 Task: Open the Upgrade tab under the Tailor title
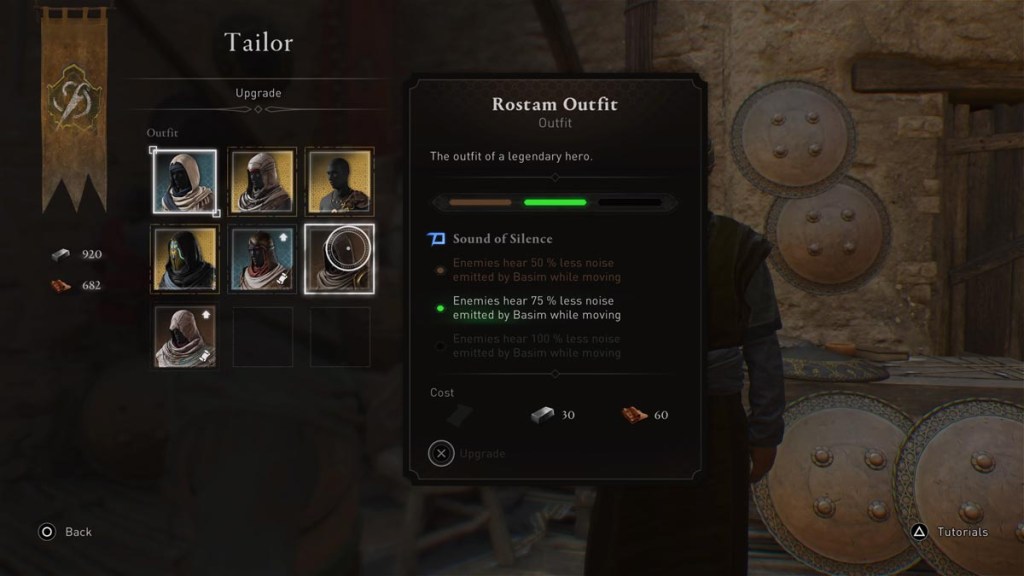[x=258, y=93]
